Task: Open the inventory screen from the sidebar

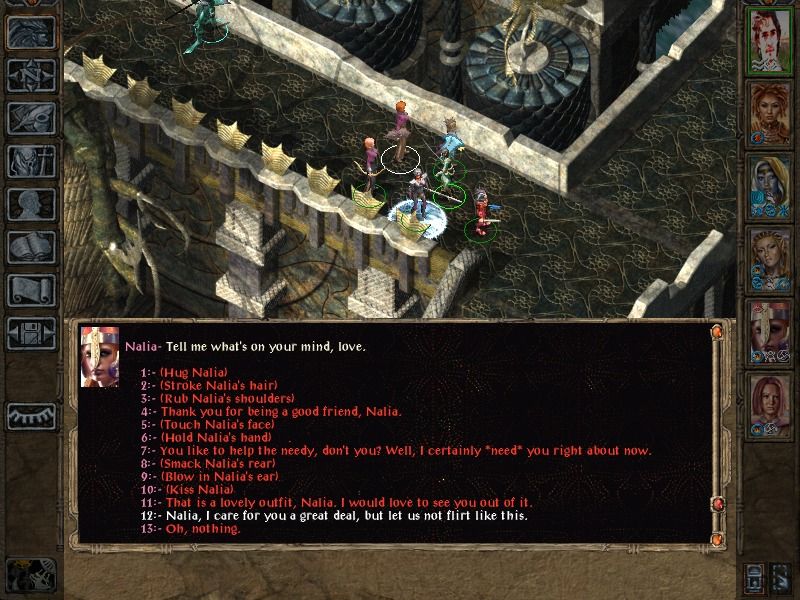Action: click(31, 161)
